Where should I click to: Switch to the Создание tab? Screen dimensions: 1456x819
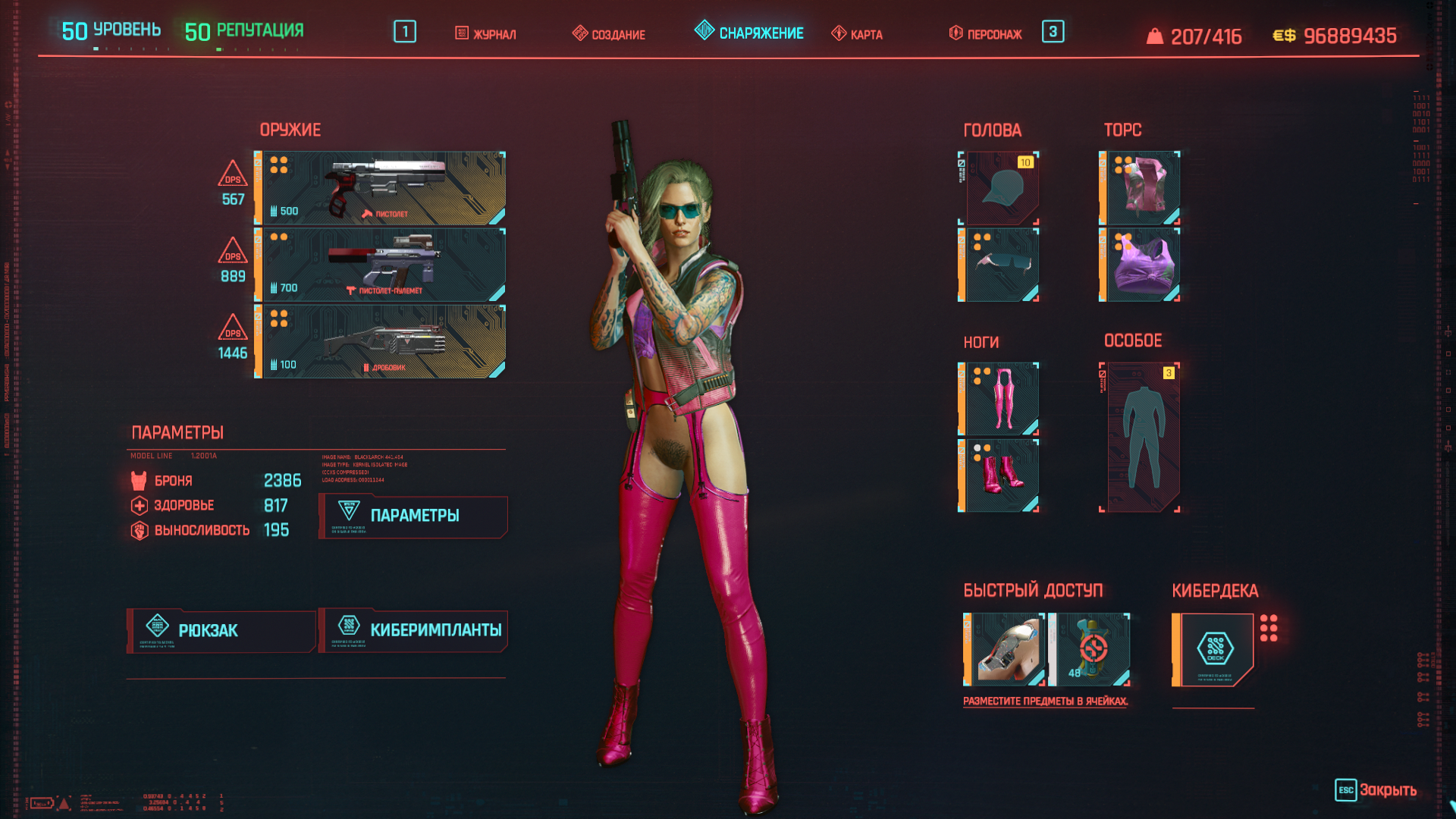[609, 34]
